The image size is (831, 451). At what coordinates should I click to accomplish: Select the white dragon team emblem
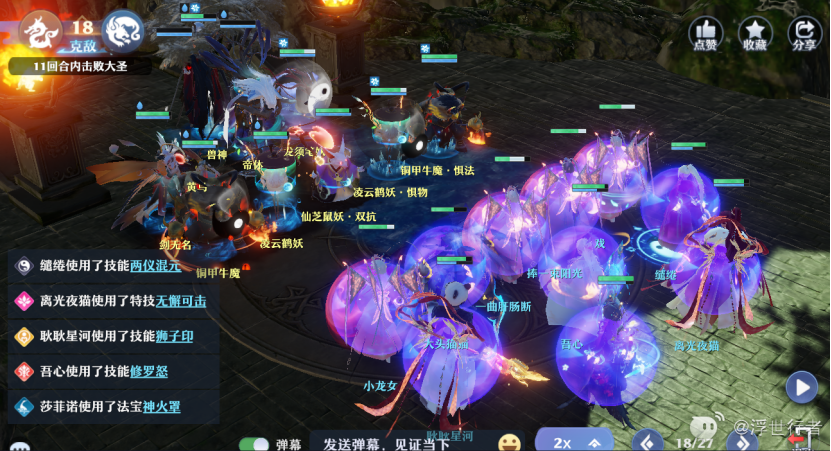[40, 31]
